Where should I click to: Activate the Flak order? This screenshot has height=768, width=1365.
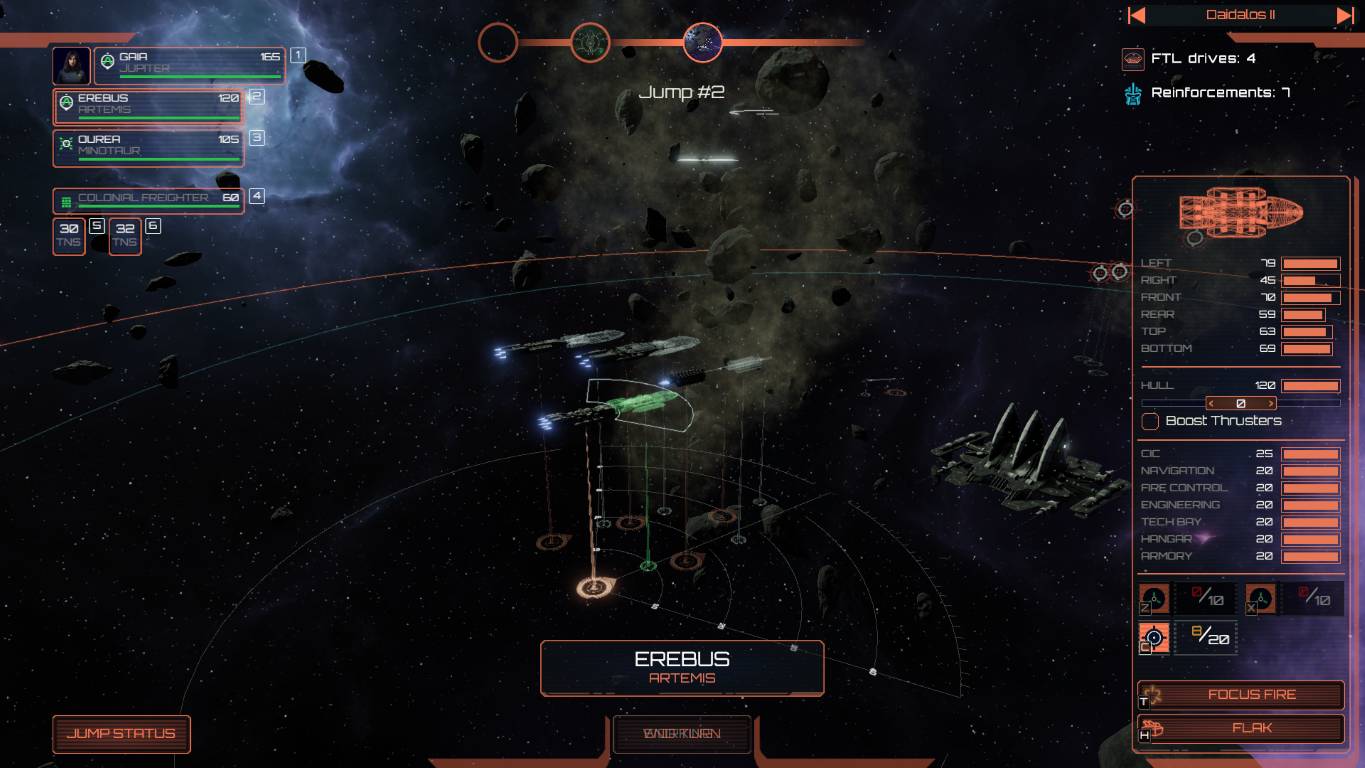tap(1241, 729)
